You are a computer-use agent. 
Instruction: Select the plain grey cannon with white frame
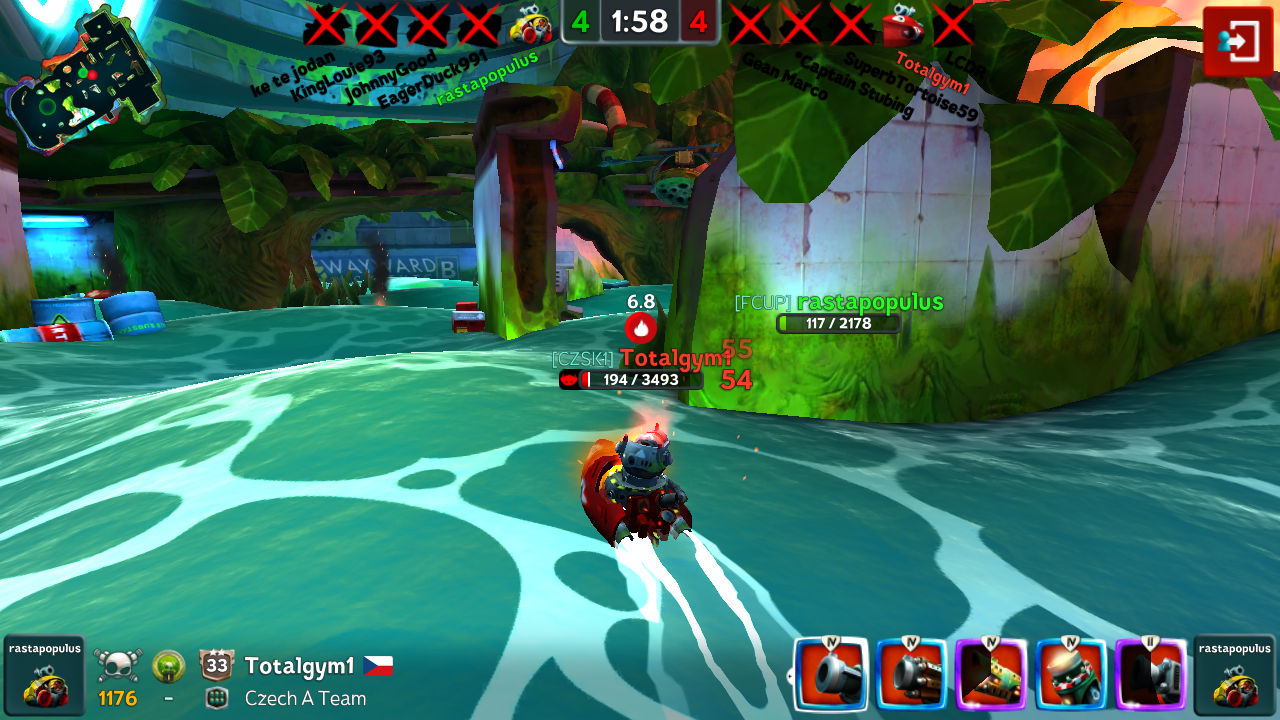[x=830, y=676]
